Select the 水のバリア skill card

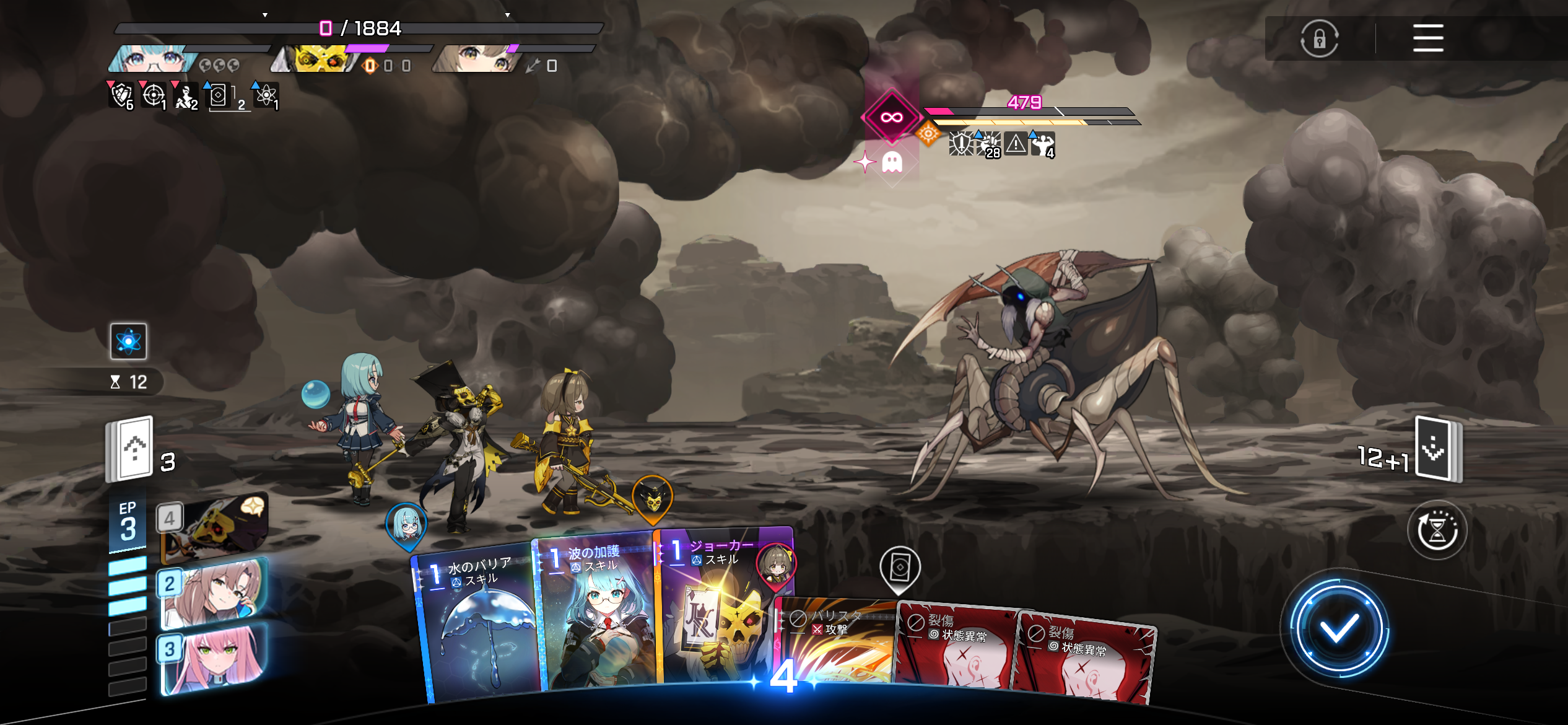point(477,626)
